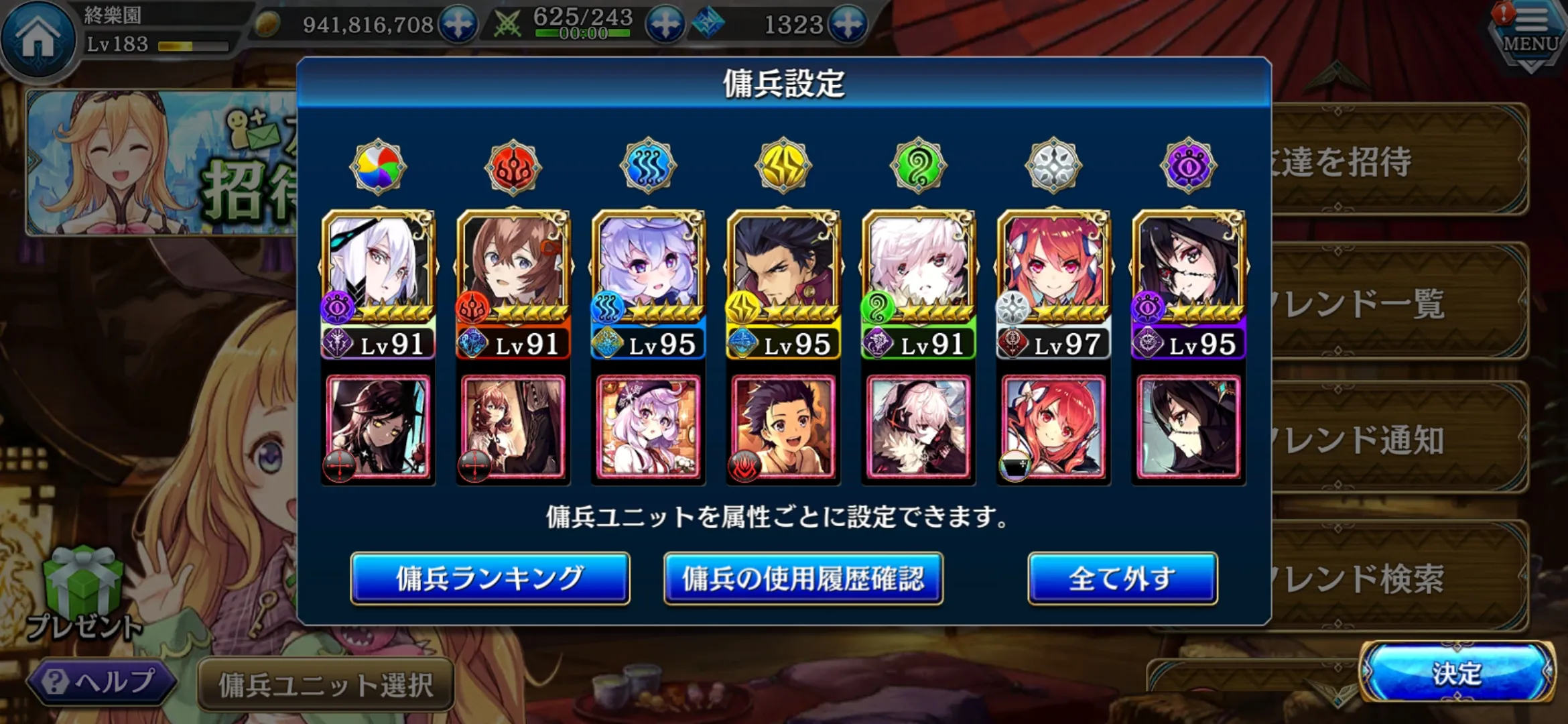
Task: Pick the dark-haired thunder Lv95 unit
Action: (x=783, y=282)
